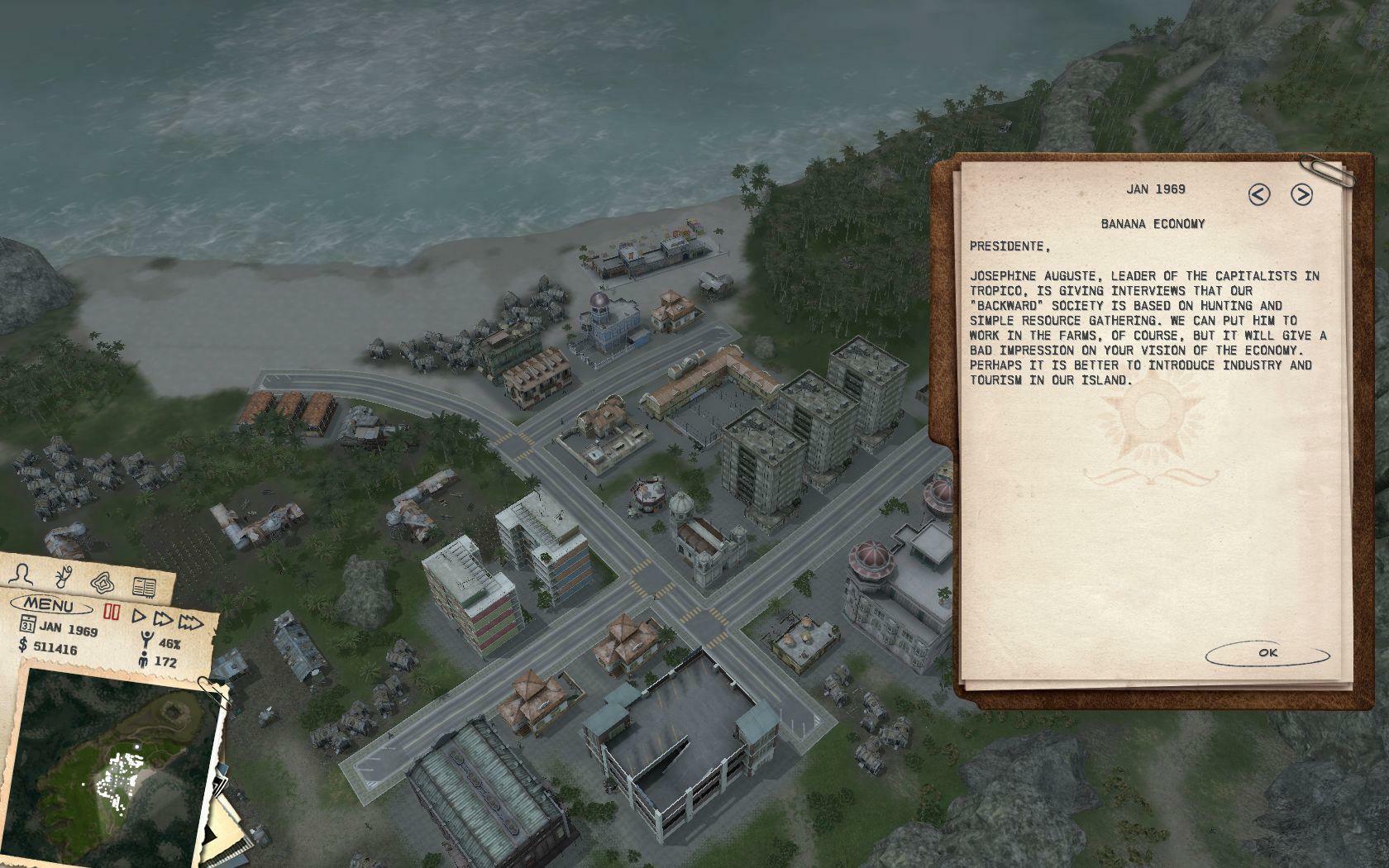Click the calendar icon beside JAN 1969
The width and height of the screenshot is (1389, 868).
[x=28, y=624]
